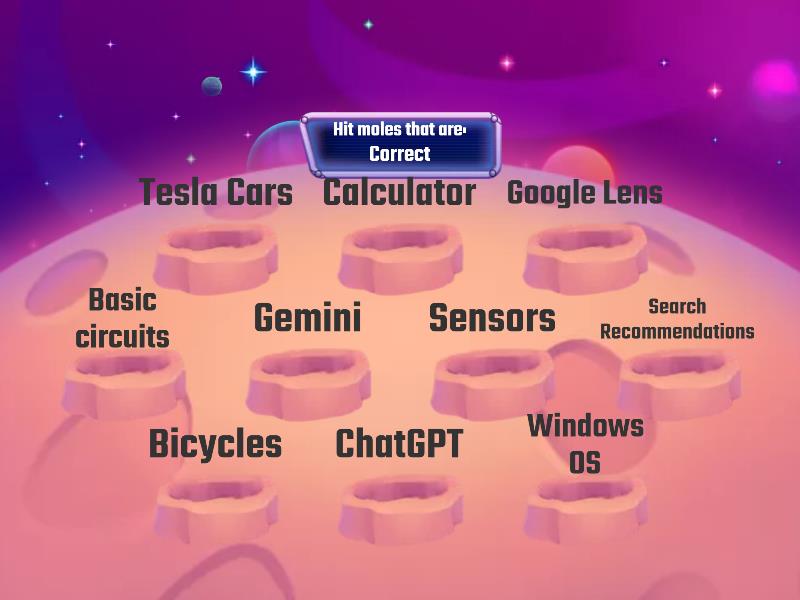Select the ChatGPT answer
Screen dimensions: 800x600
(399, 444)
